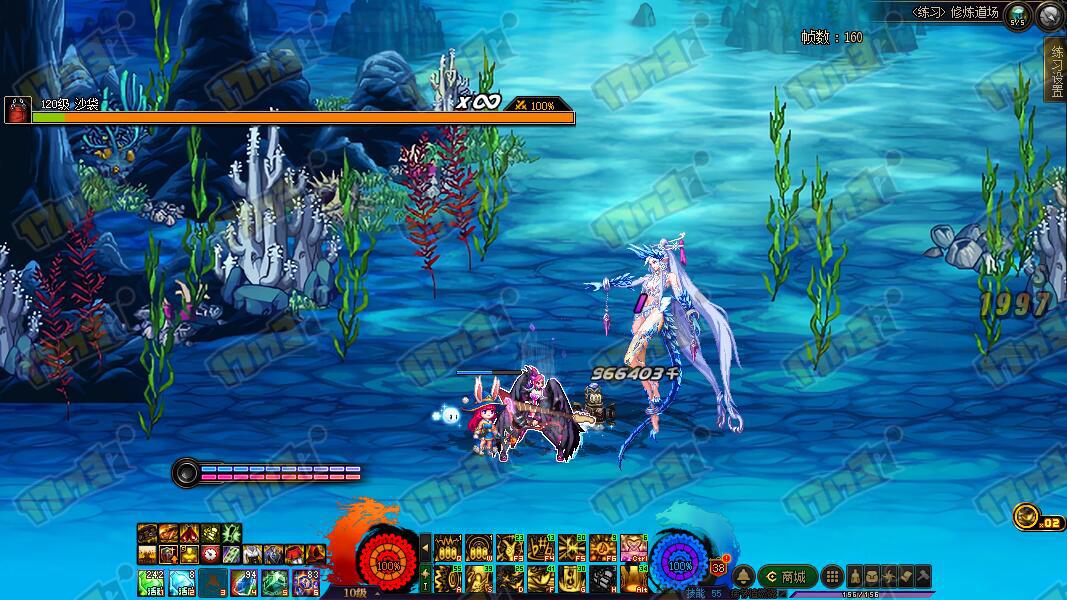1067x600 pixels.
Task: Select the light blue potion with 8 count
Action: (x=182, y=581)
